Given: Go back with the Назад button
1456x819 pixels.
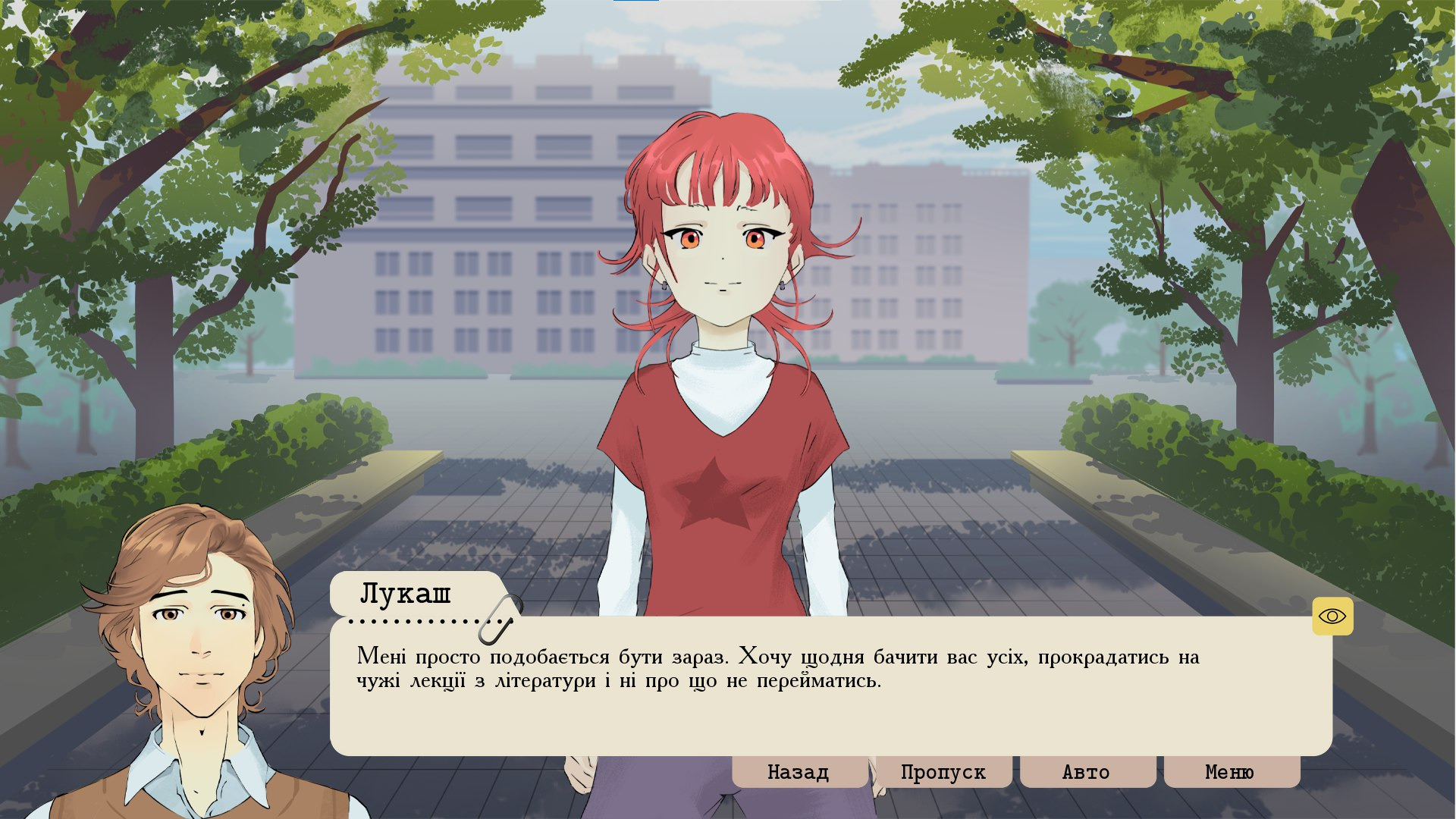Looking at the screenshot, I should pos(799,772).
